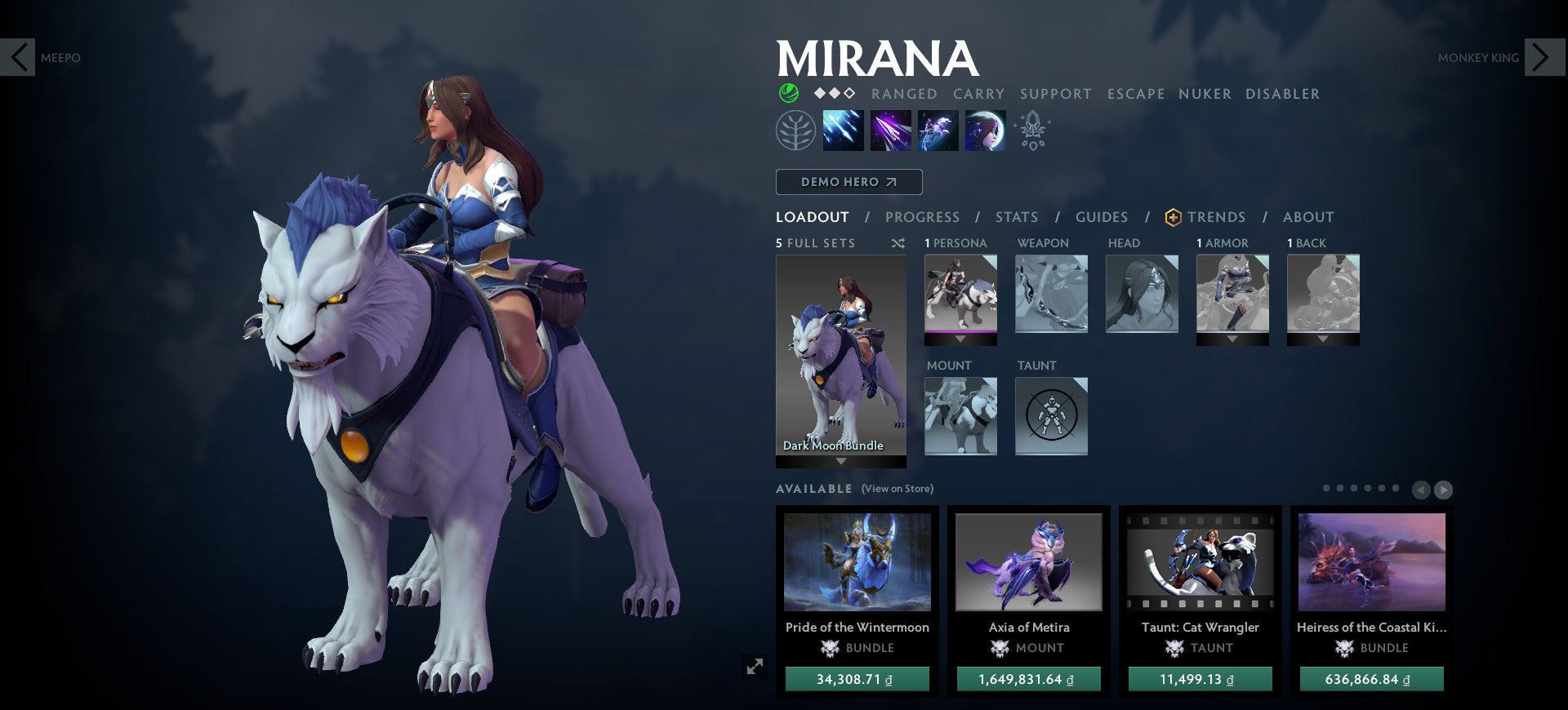Toggle the empty Taunt slot
Viewport: 1568px width, 710px height.
(1050, 416)
